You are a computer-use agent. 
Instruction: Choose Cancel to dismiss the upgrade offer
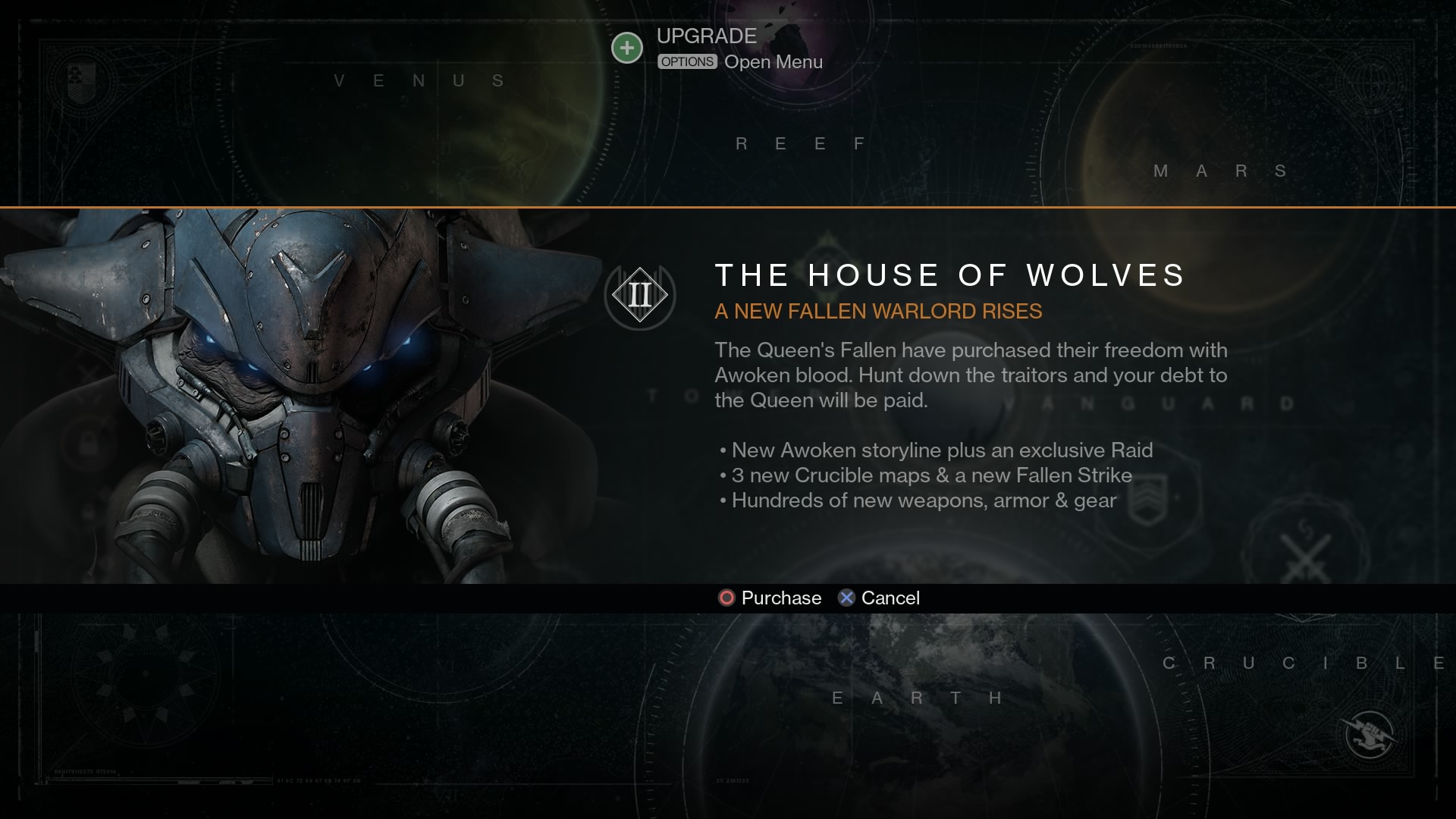(879, 598)
